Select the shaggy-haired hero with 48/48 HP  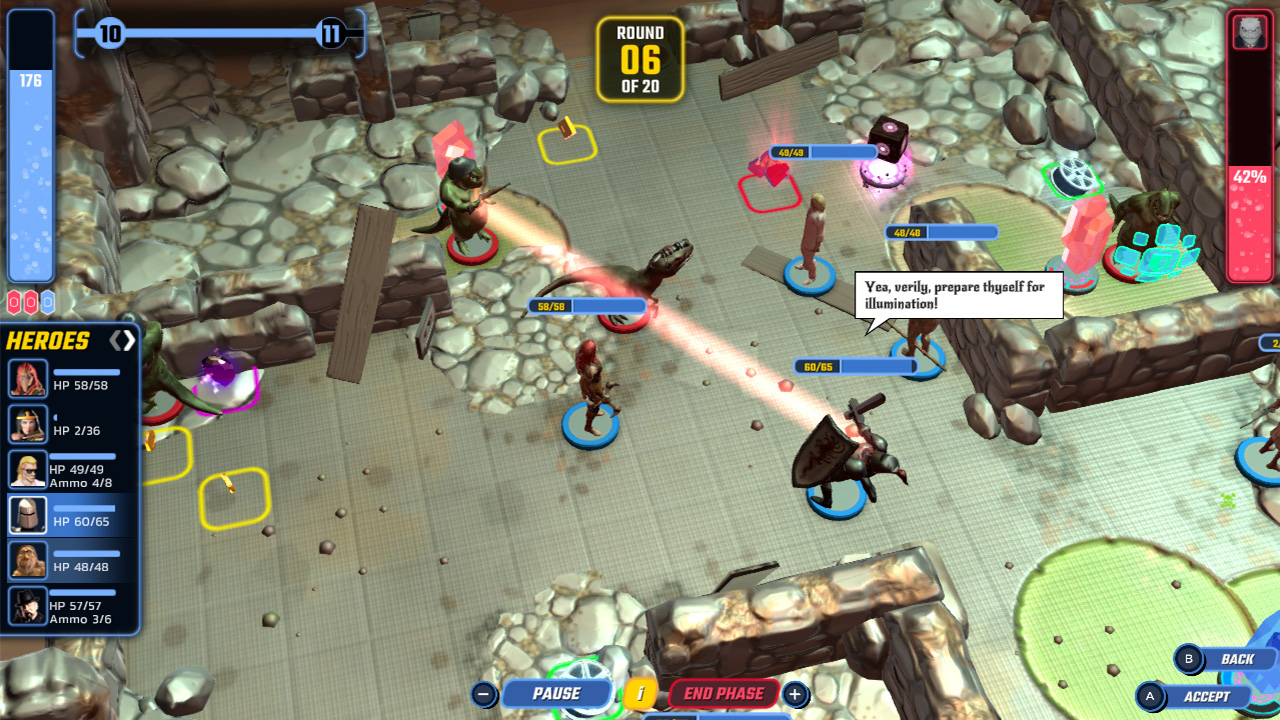pyautogui.click(x=26, y=558)
